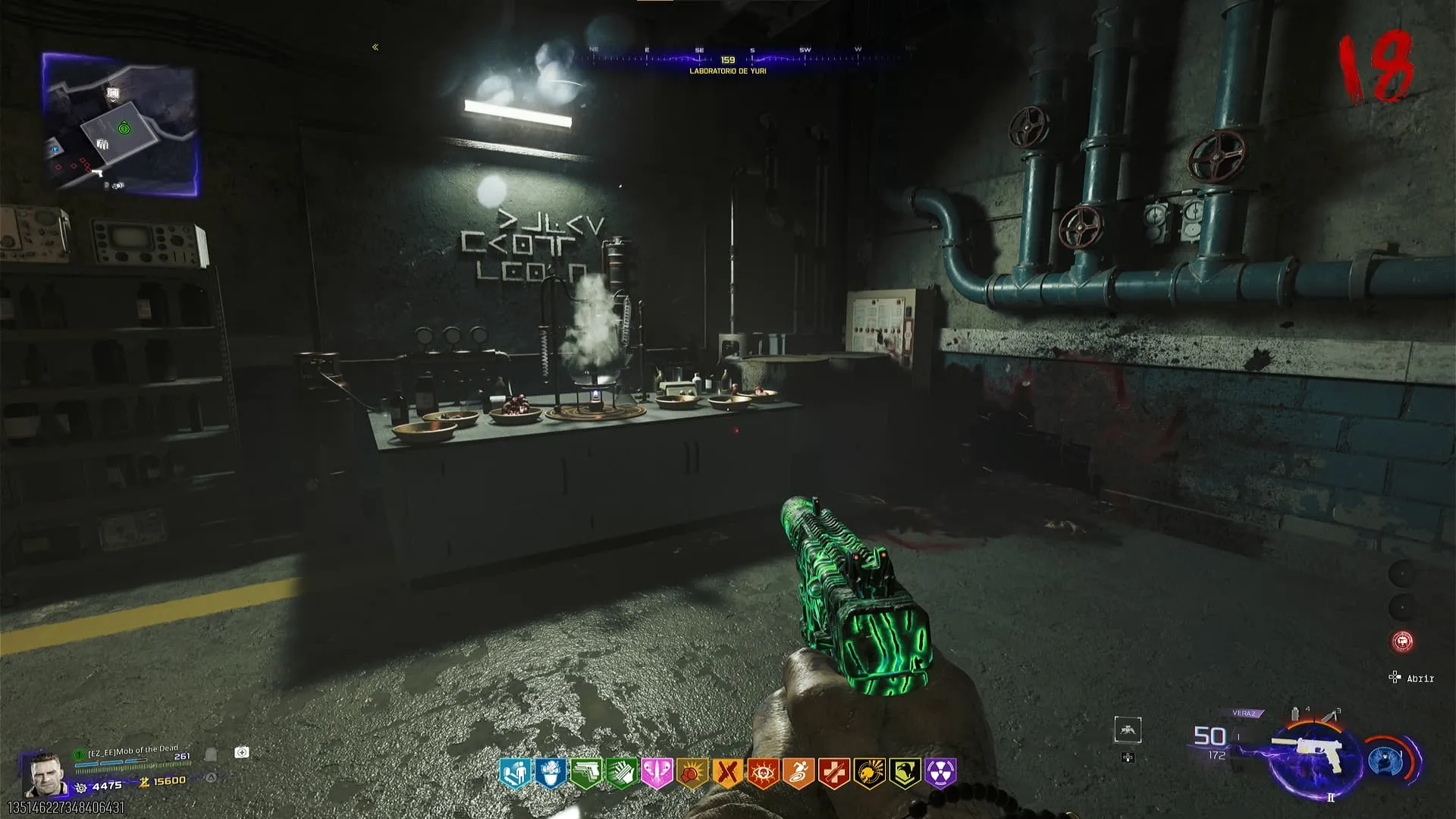1456x819 pixels.
Task: Click the boxing glove Melee Macchiato perk
Action: pos(692,773)
